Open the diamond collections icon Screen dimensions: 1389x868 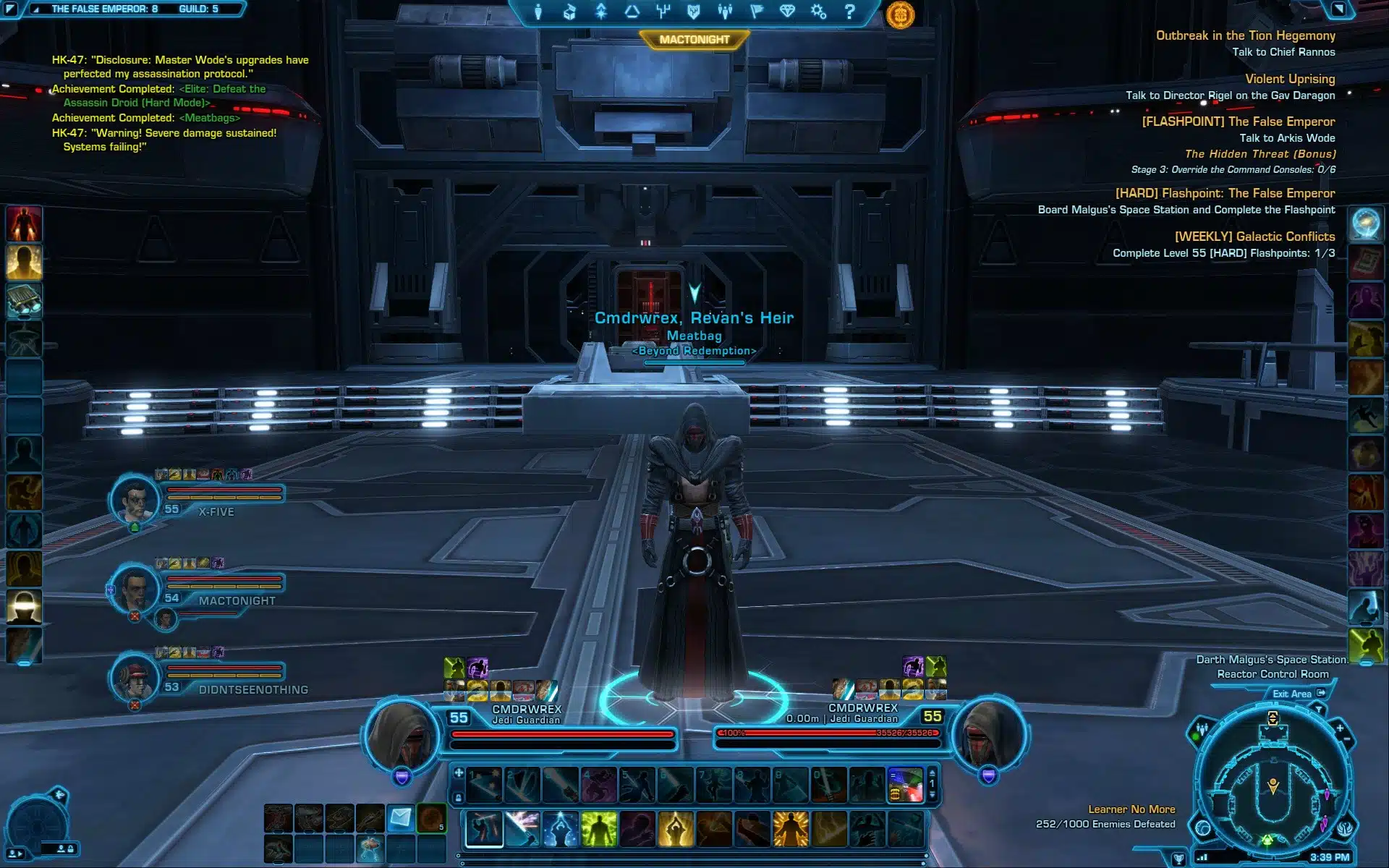coord(787,12)
